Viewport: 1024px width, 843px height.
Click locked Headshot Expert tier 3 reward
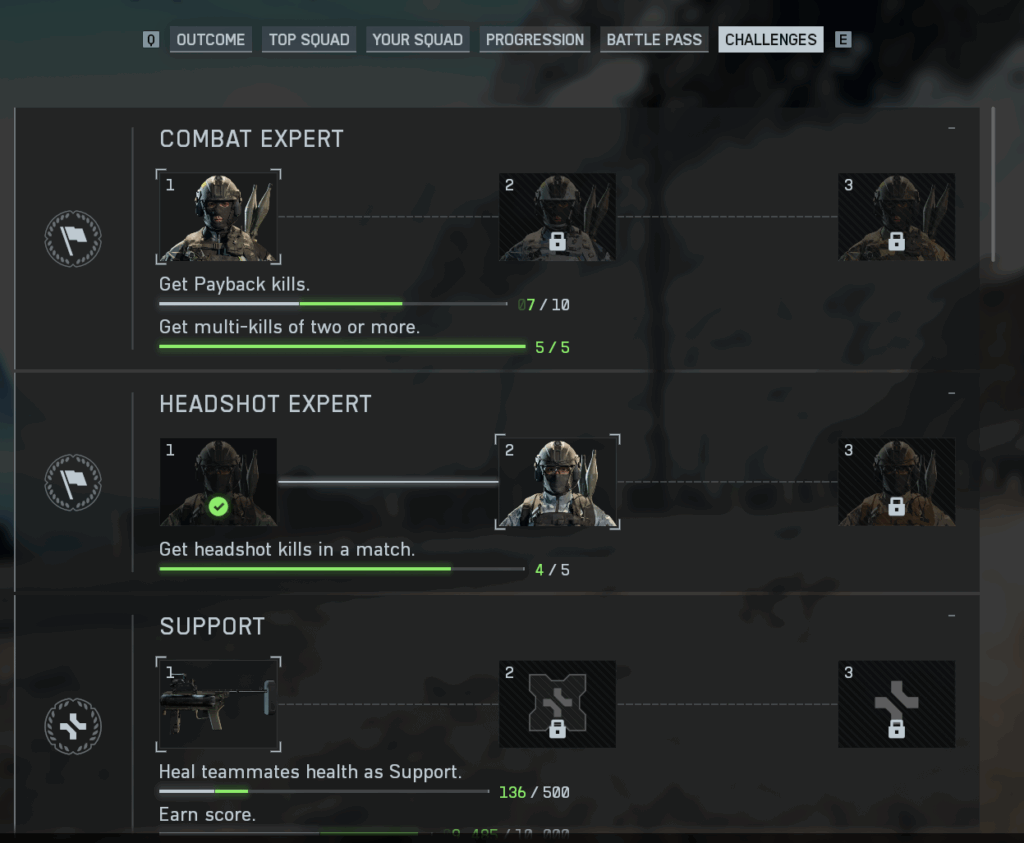tap(896, 482)
